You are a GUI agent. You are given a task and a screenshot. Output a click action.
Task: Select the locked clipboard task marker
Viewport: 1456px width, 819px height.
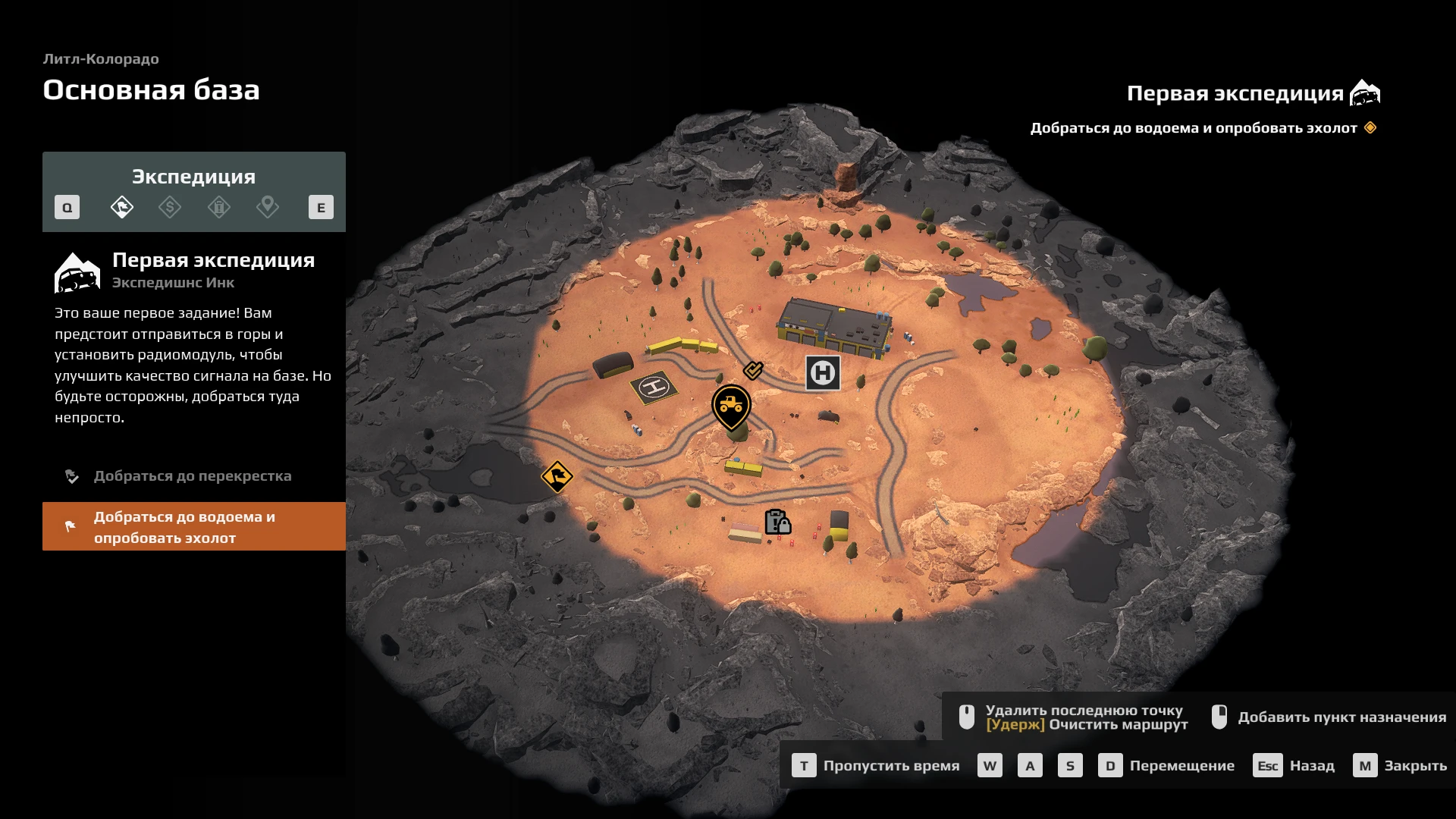pos(777,522)
